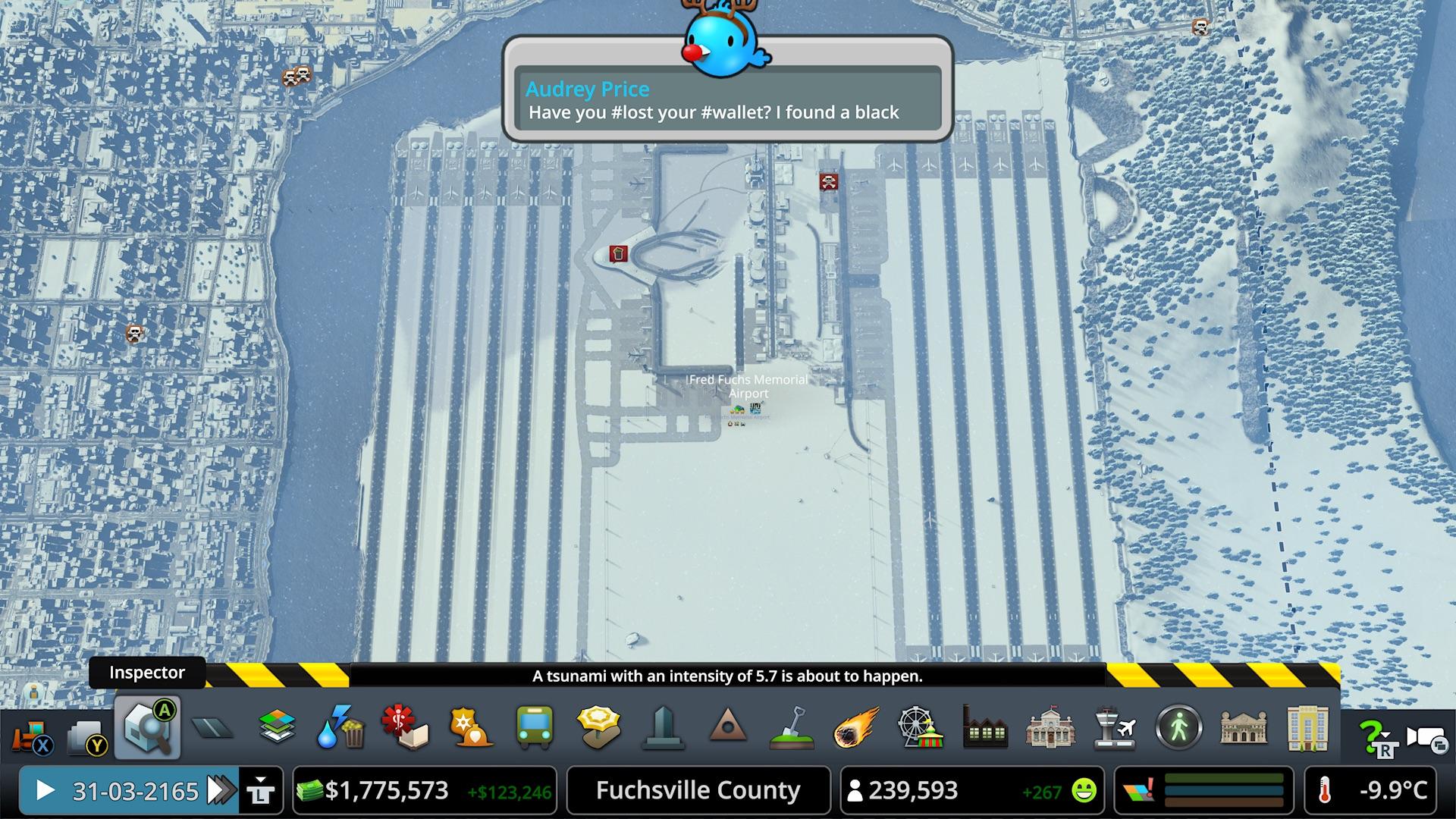Open the airport control tower menu
This screenshot has height=819, width=1456.
1116,729
